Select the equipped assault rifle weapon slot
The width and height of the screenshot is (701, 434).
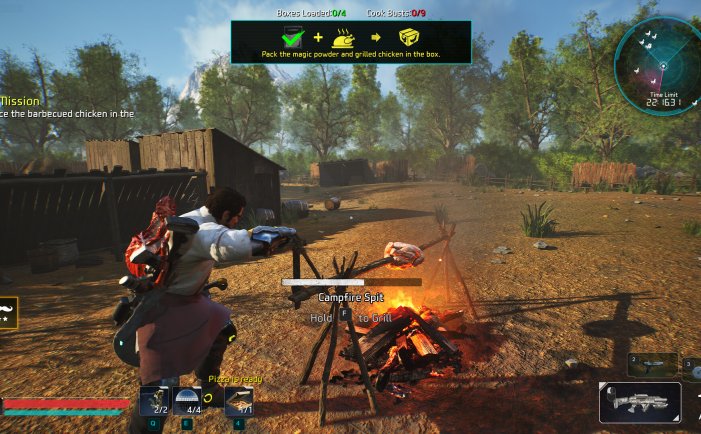tap(639, 402)
